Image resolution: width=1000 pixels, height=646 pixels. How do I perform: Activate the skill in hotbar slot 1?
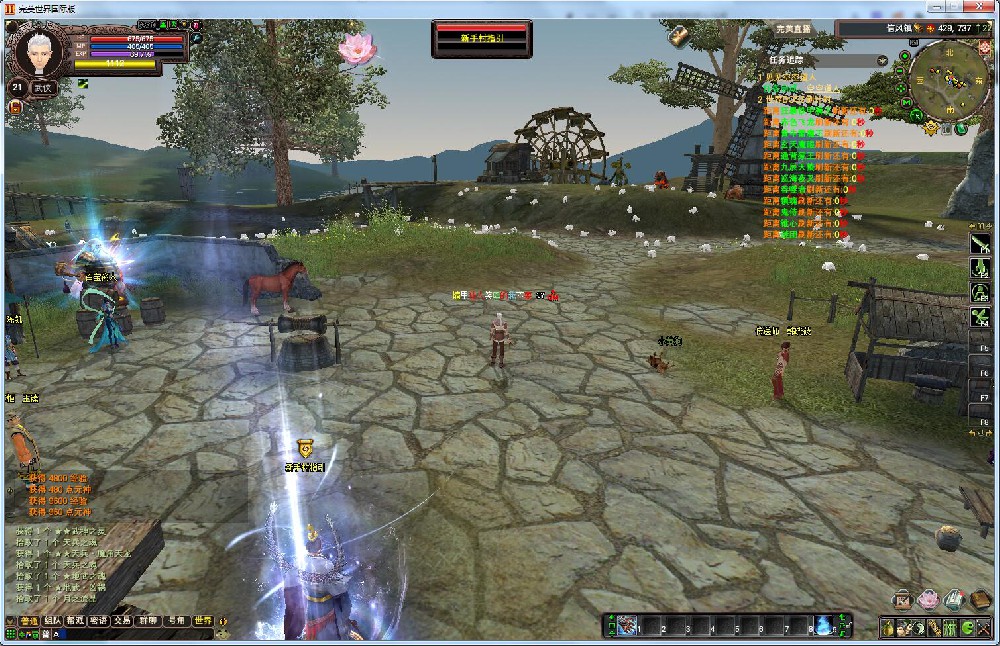click(626, 627)
